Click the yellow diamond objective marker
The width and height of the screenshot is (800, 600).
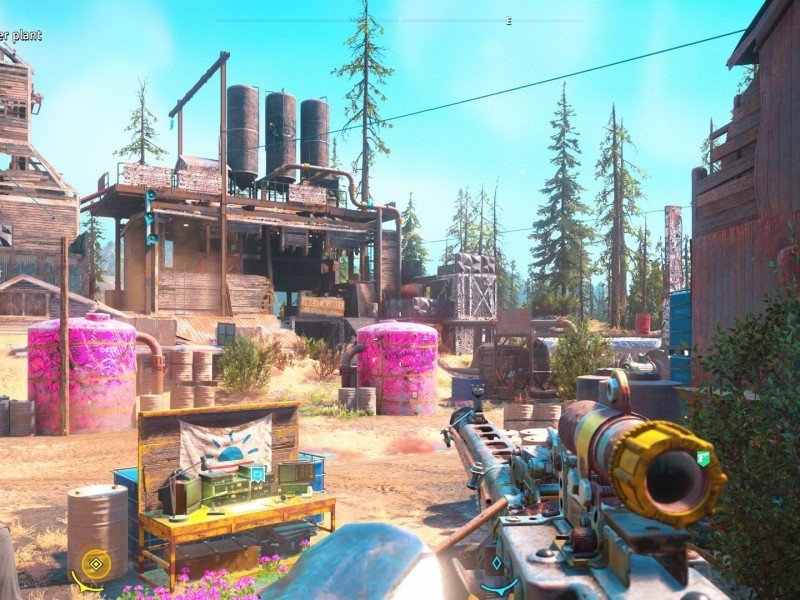point(95,565)
